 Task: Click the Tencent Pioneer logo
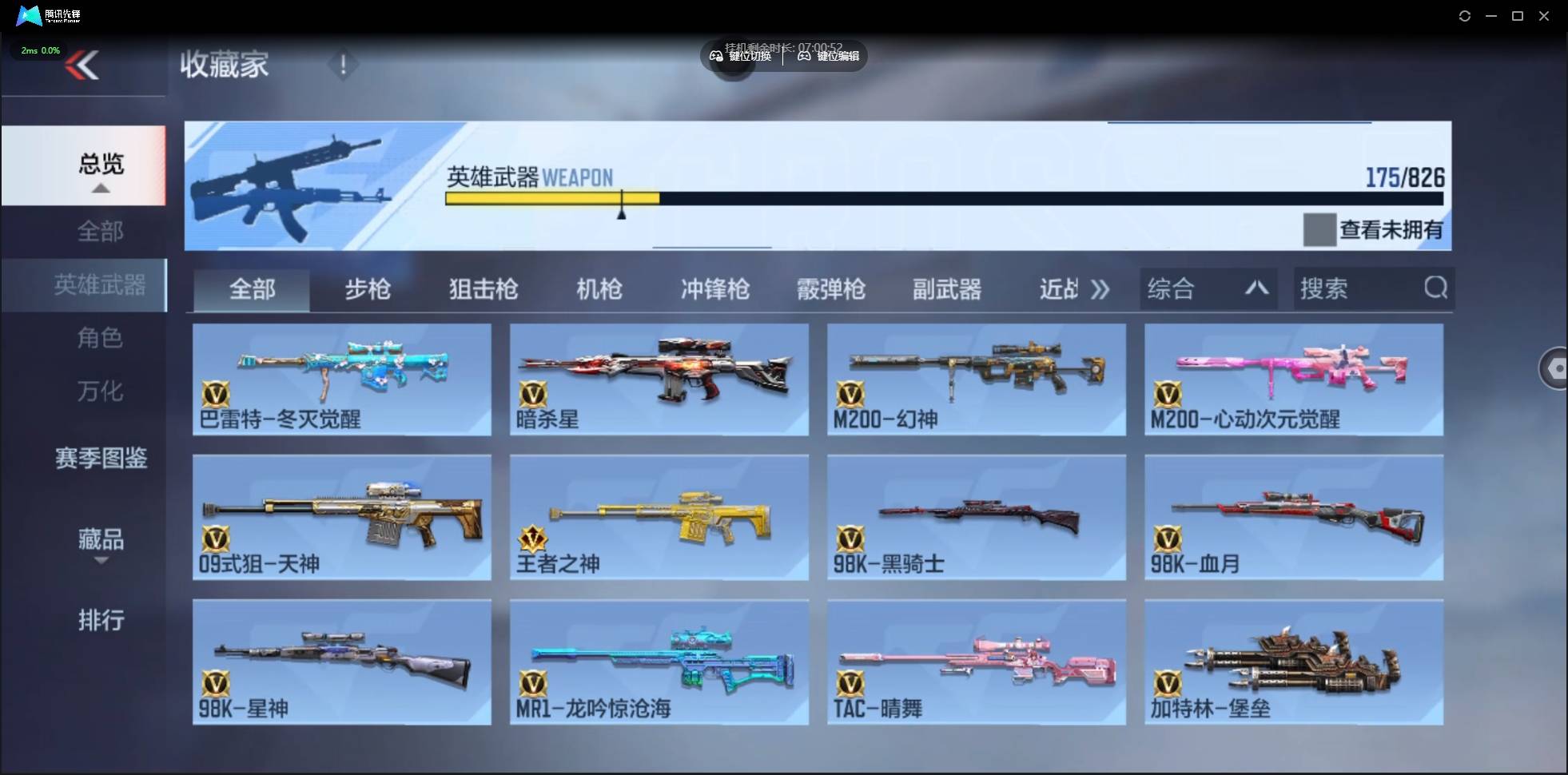point(28,15)
